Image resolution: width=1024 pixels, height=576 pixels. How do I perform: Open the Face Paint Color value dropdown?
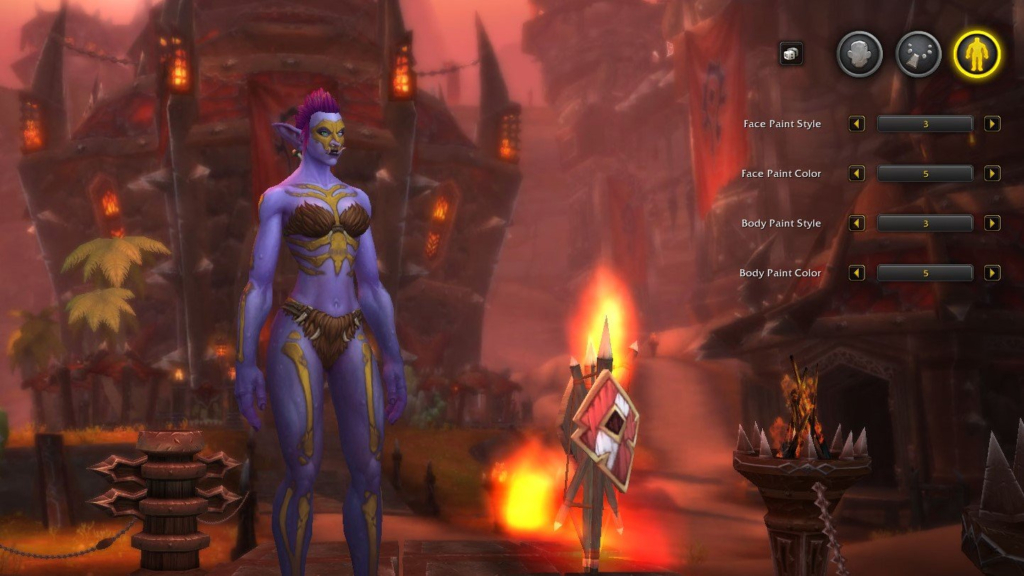tap(925, 174)
